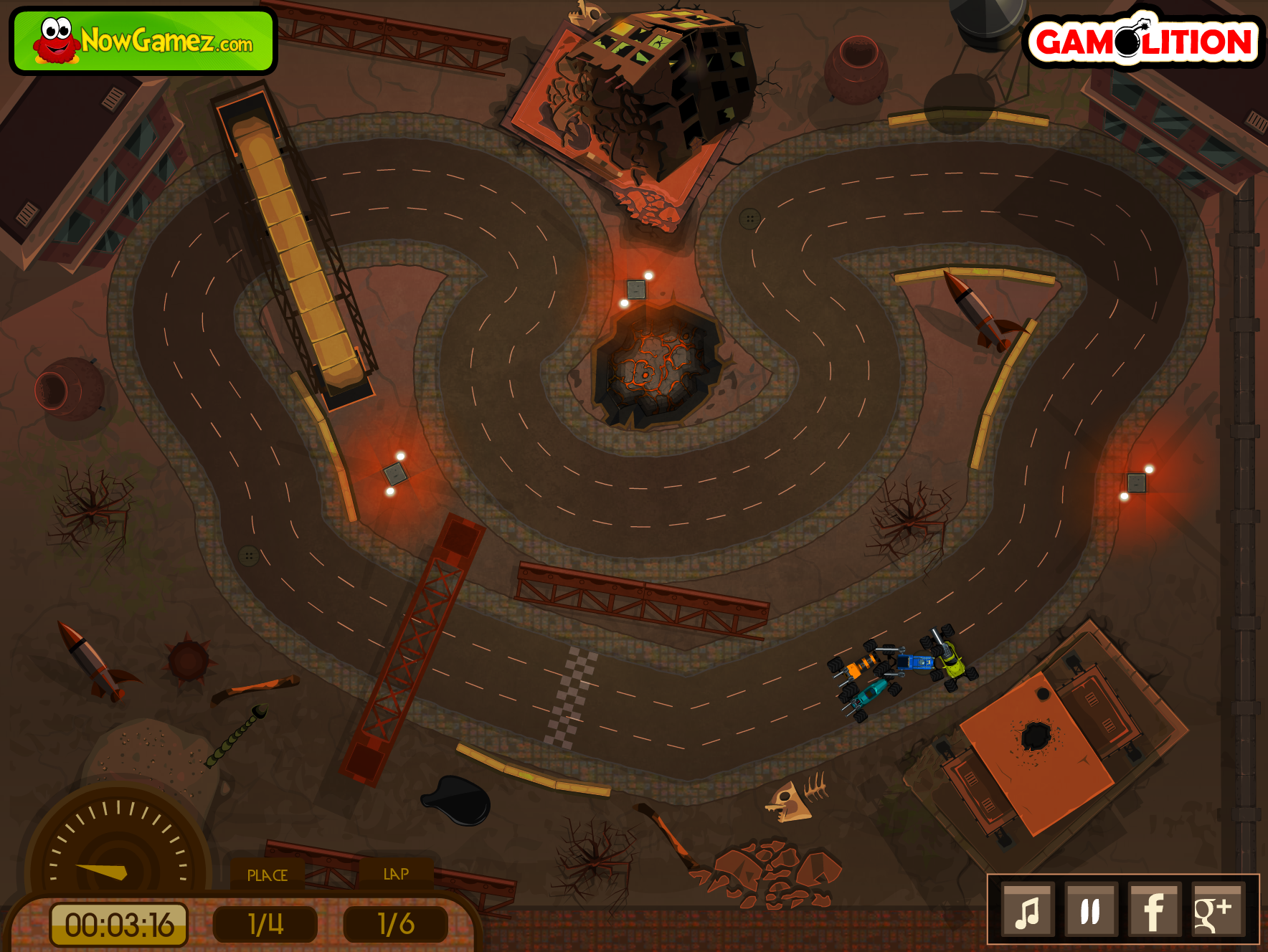The width and height of the screenshot is (1268, 952).
Task: Share on Facebook via the f button
Action: (x=1154, y=911)
